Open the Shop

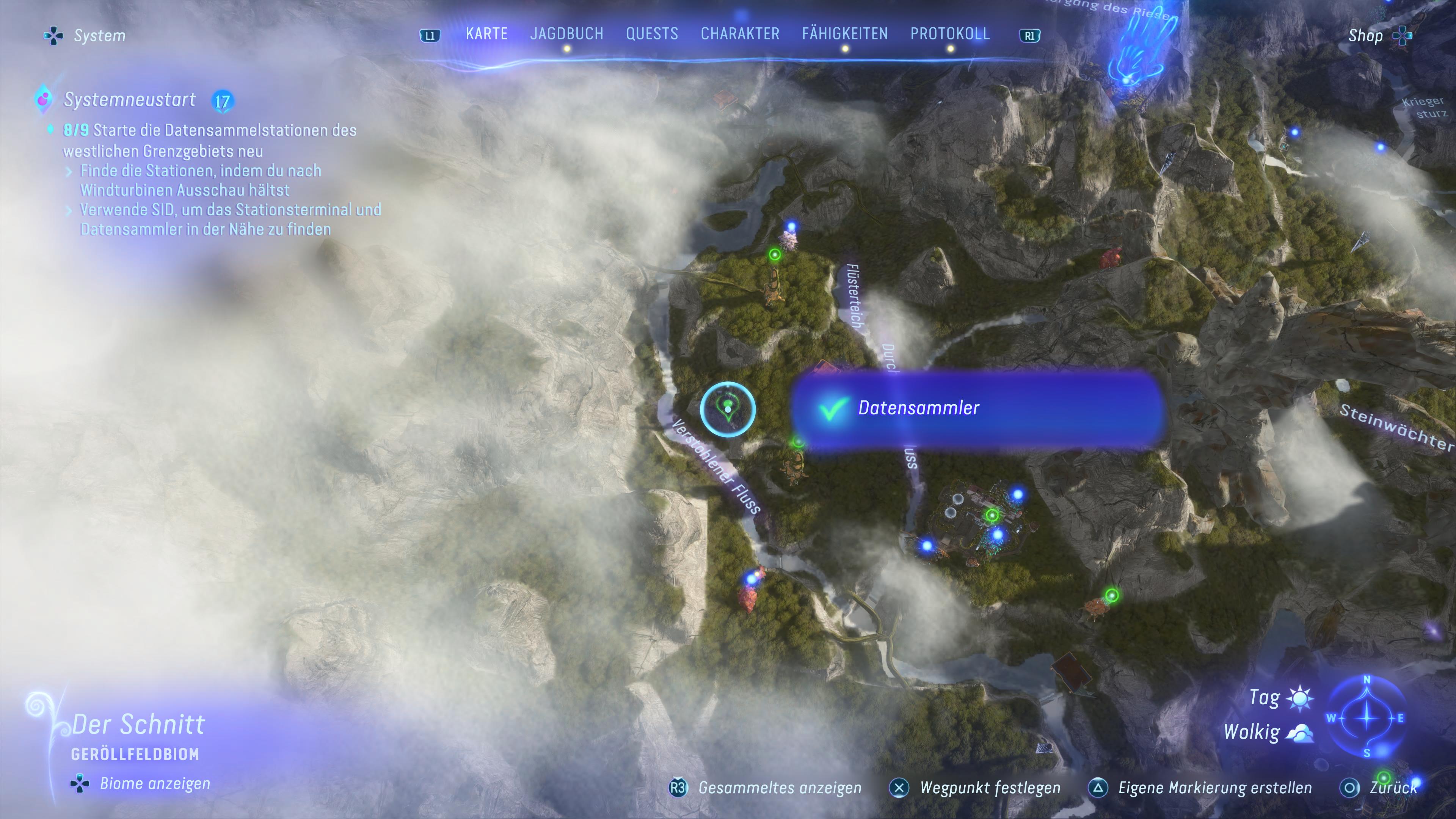point(1378,36)
